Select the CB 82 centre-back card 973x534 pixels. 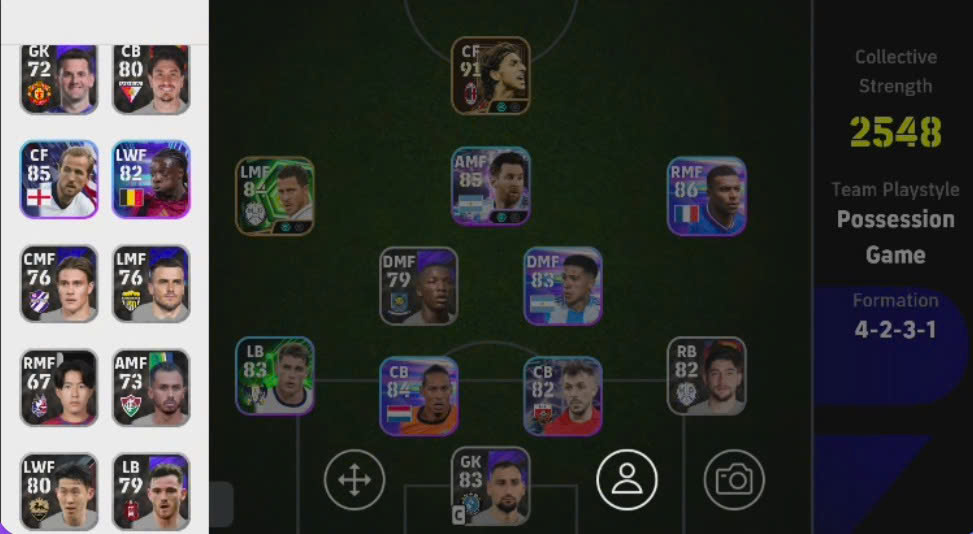coord(563,396)
